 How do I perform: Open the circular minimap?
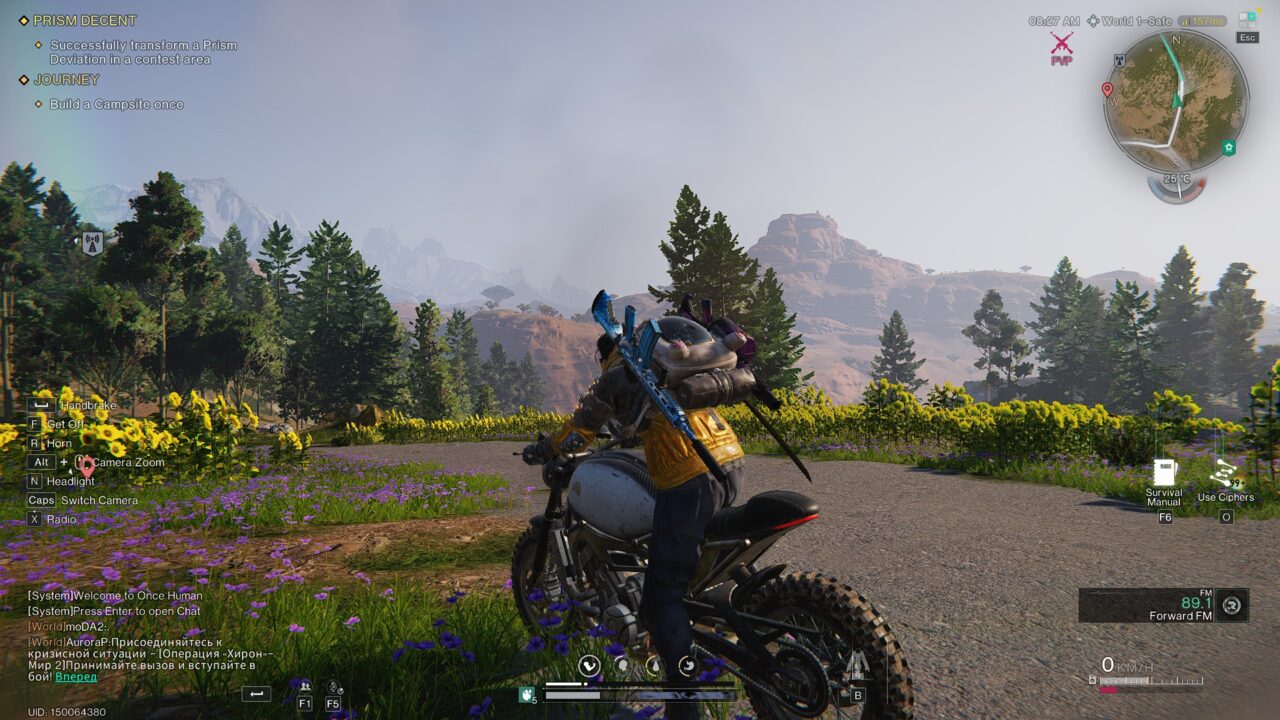1176,100
